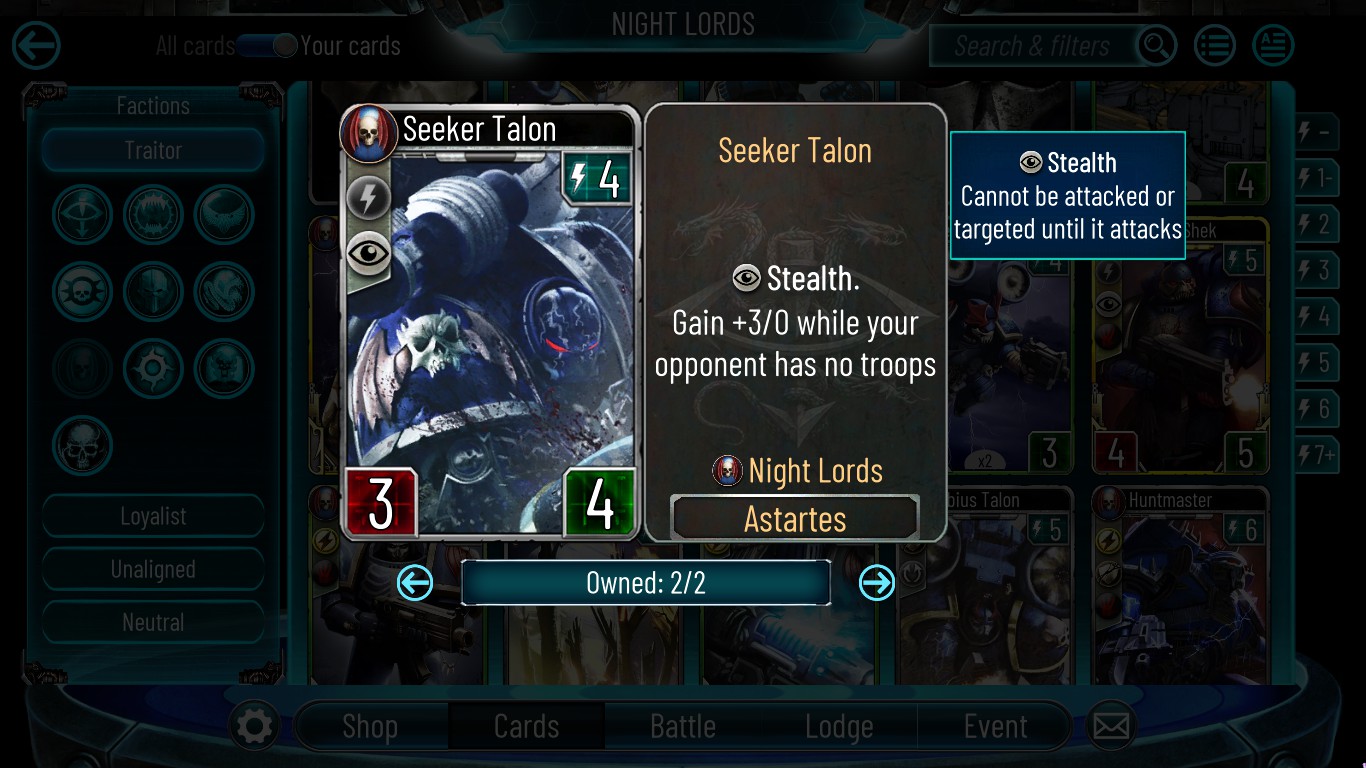
Task: Filter by Unaligned faction
Action: [153, 569]
